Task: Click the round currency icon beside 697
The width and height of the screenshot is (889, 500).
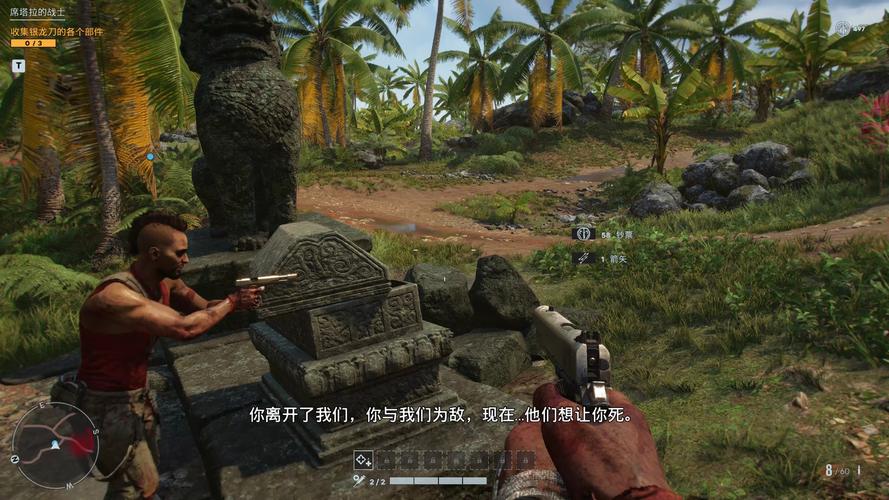Action: click(x=843, y=28)
